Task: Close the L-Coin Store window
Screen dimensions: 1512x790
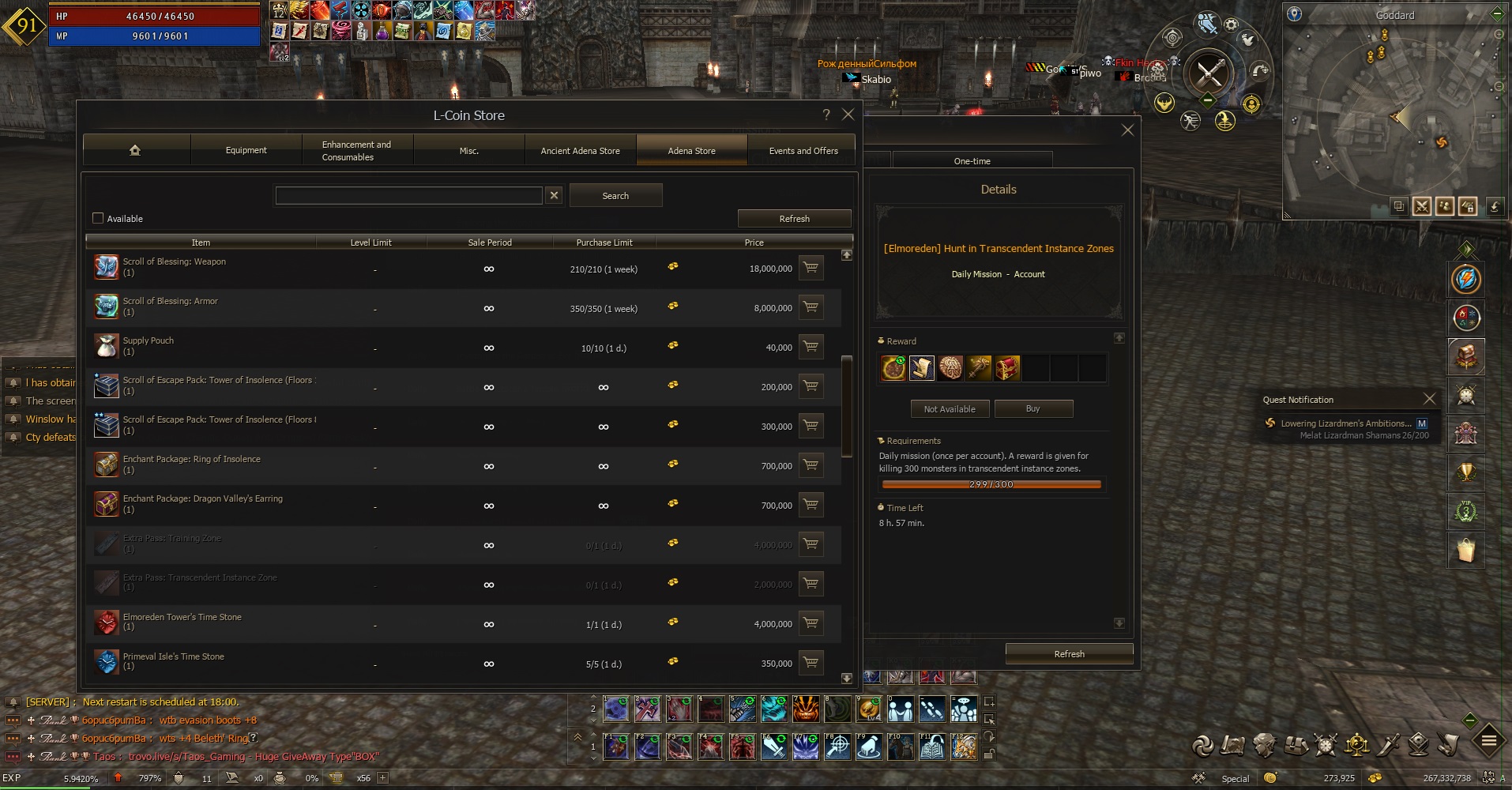Action: pyautogui.click(x=848, y=115)
